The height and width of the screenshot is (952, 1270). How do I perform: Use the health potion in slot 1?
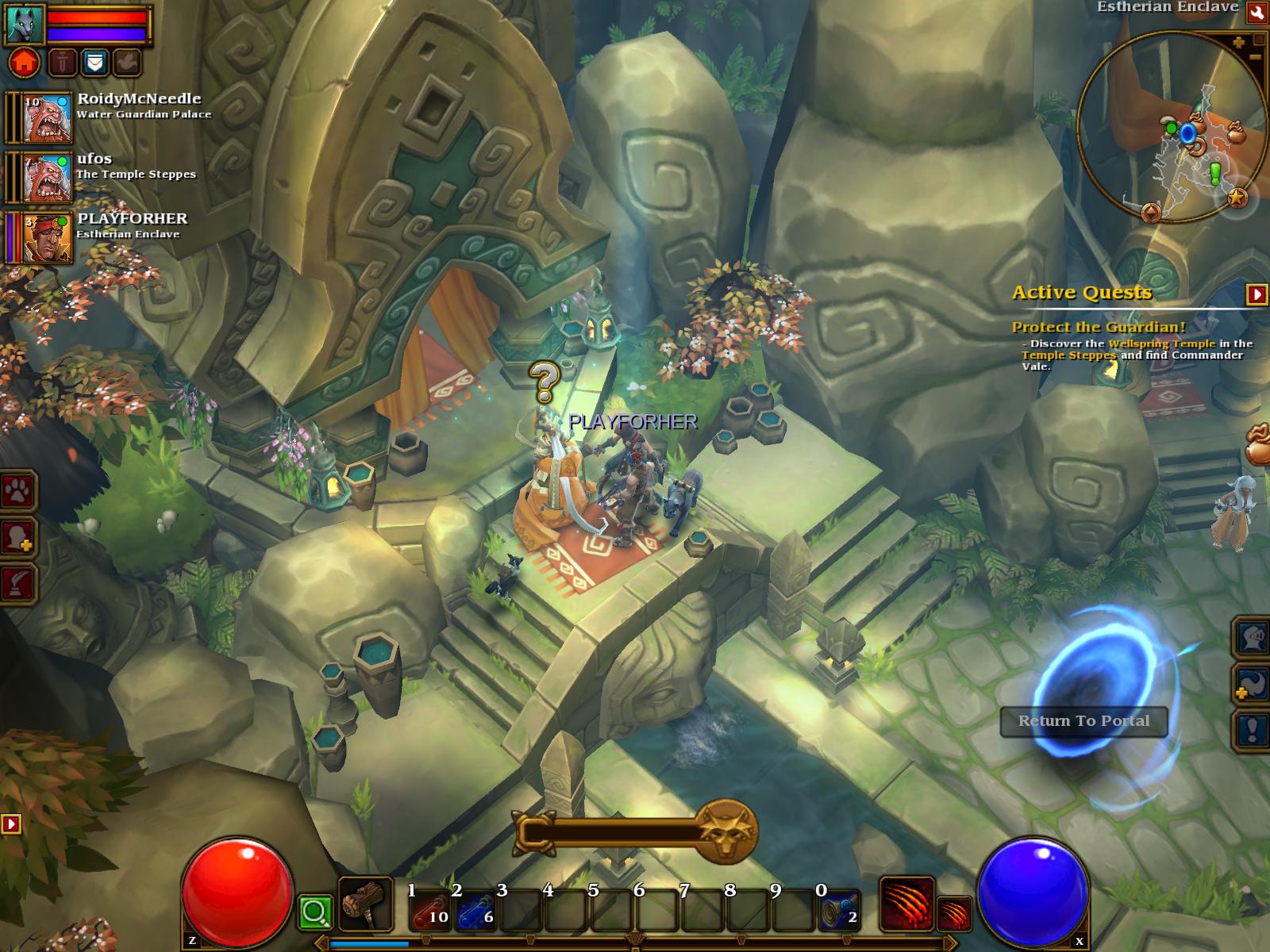429,910
